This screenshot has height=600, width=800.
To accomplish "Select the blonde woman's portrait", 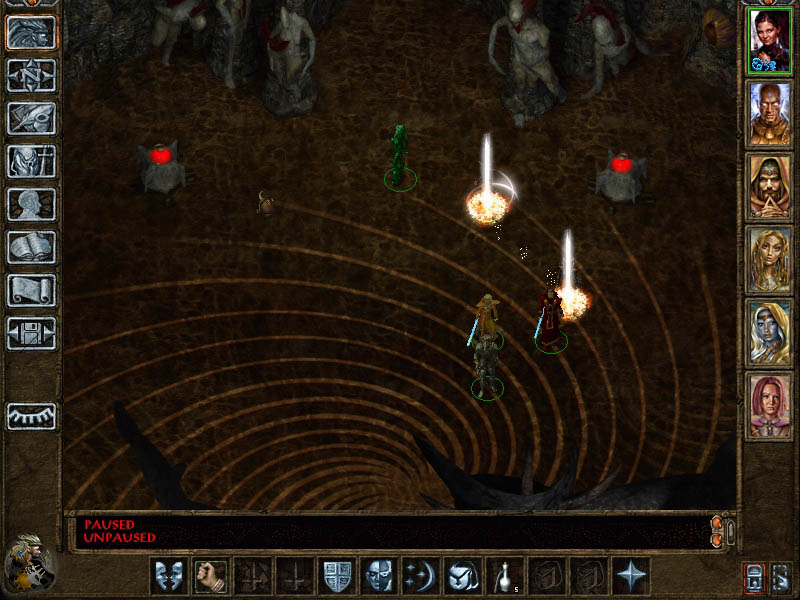I will coord(769,259).
